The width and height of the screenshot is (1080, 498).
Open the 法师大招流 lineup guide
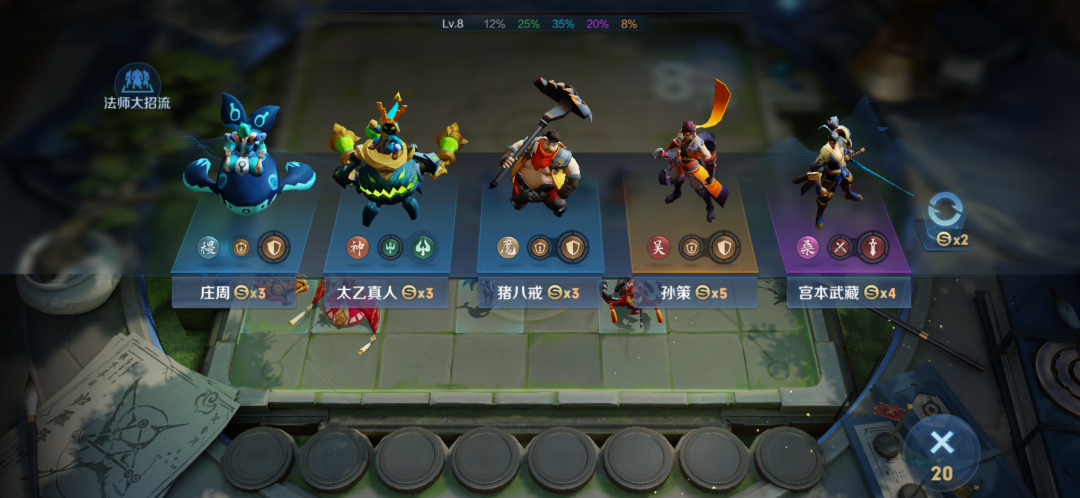(x=137, y=86)
